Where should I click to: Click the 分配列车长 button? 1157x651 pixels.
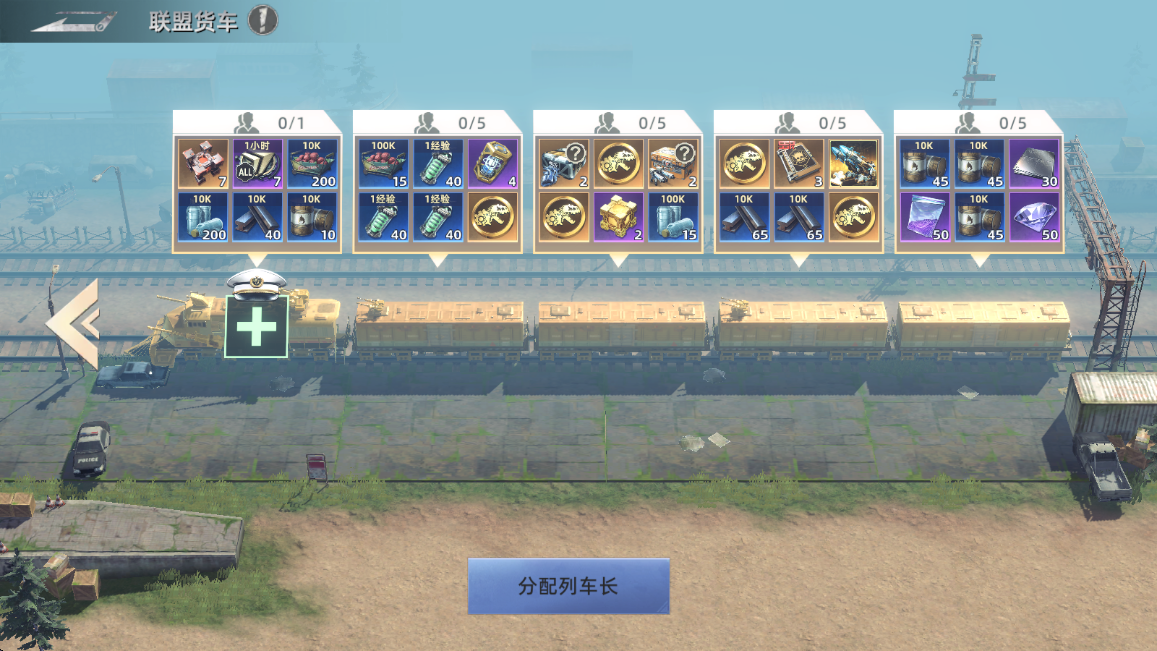568,586
